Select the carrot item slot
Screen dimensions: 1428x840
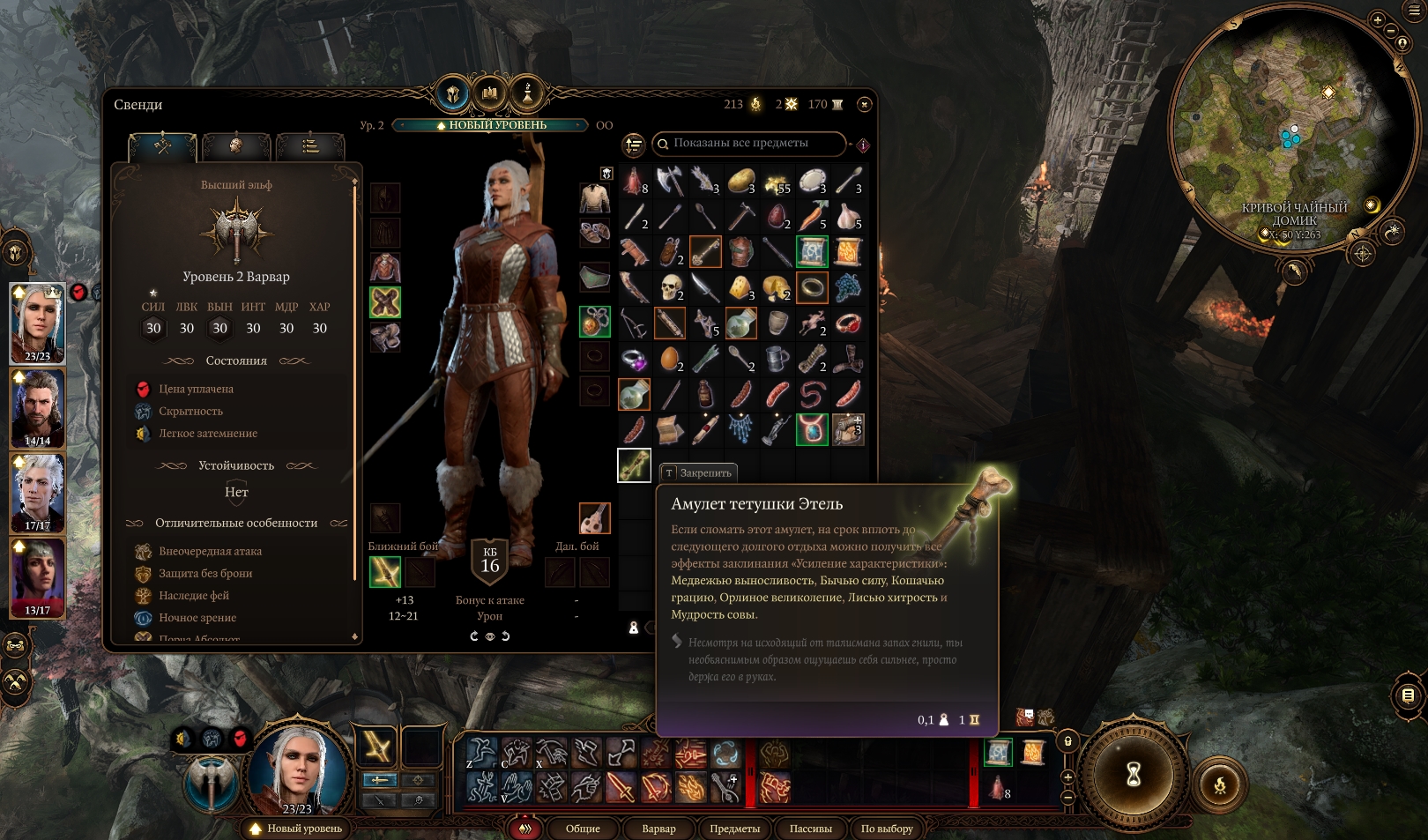tap(812, 216)
